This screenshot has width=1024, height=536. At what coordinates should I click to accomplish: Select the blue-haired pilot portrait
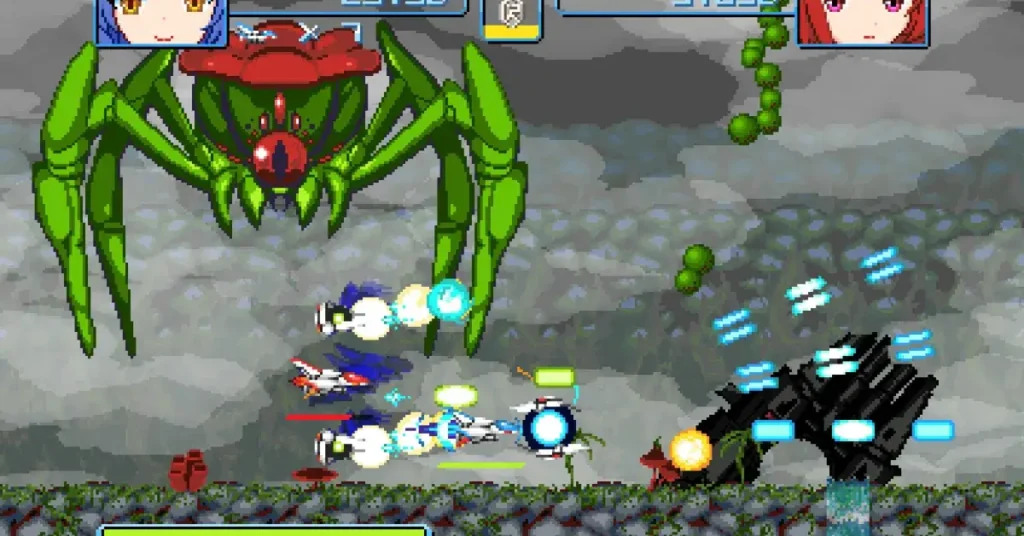pyautogui.click(x=161, y=21)
